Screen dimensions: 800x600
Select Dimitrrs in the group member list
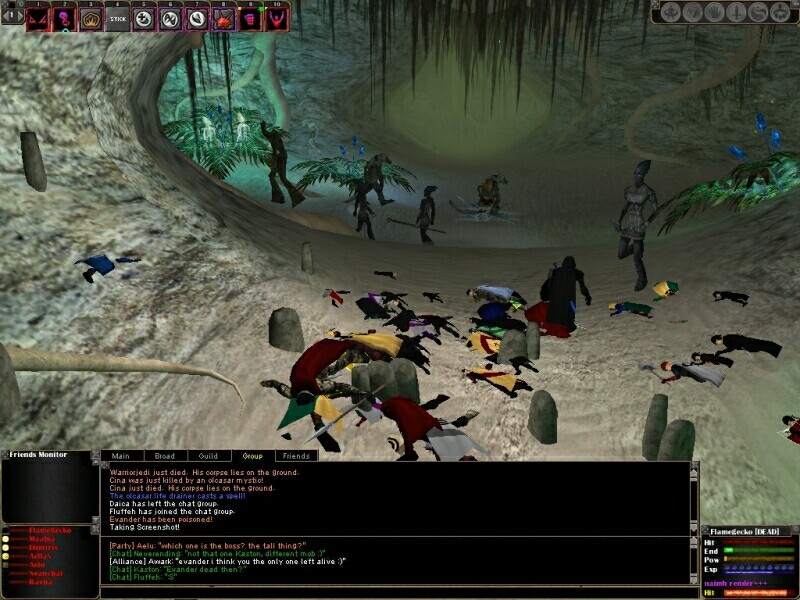pos(43,547)
